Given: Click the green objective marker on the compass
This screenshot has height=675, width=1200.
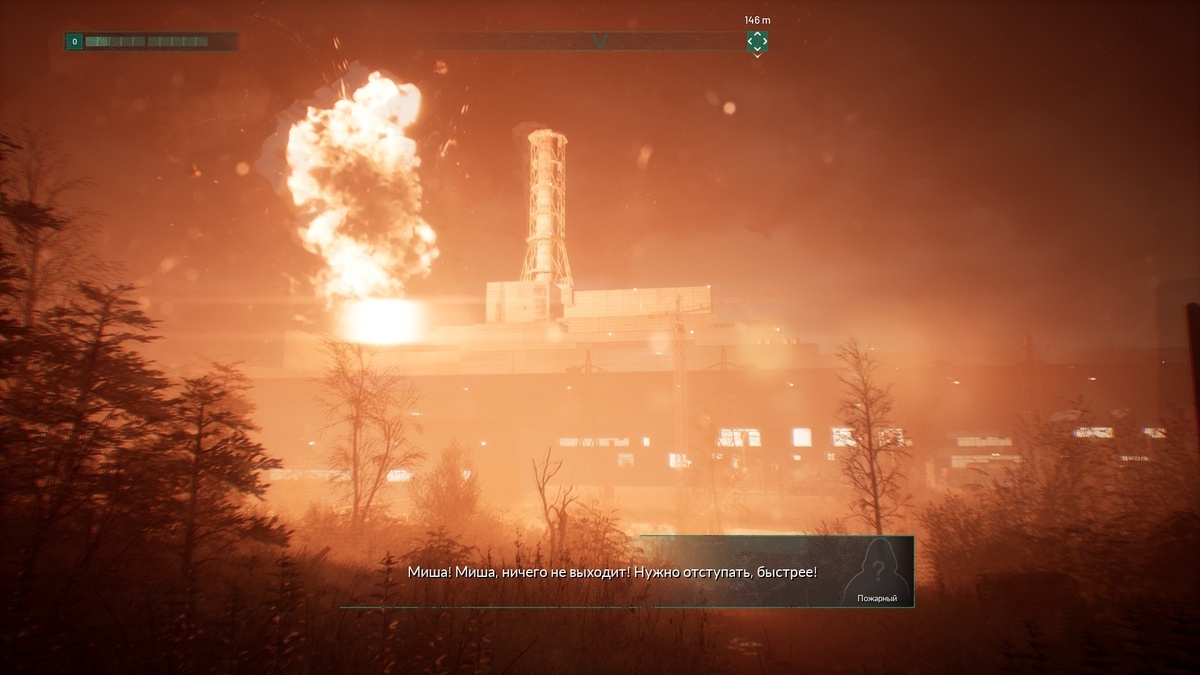Looking at the screenshot, I should [x=757, y=41].
